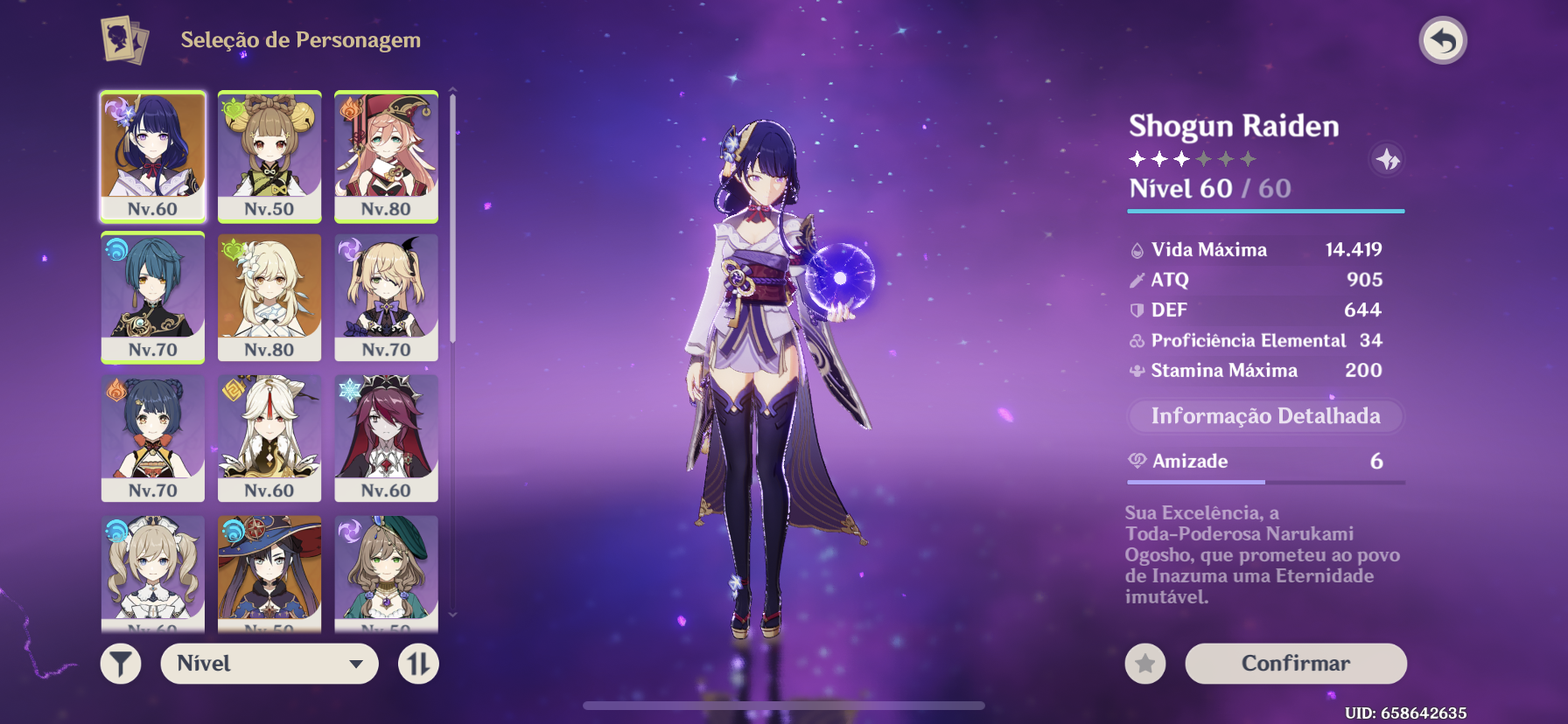Open the Nível sort dropdown
The height and width of the screenshot is (724, 1568).
click(x=269, y=665)
